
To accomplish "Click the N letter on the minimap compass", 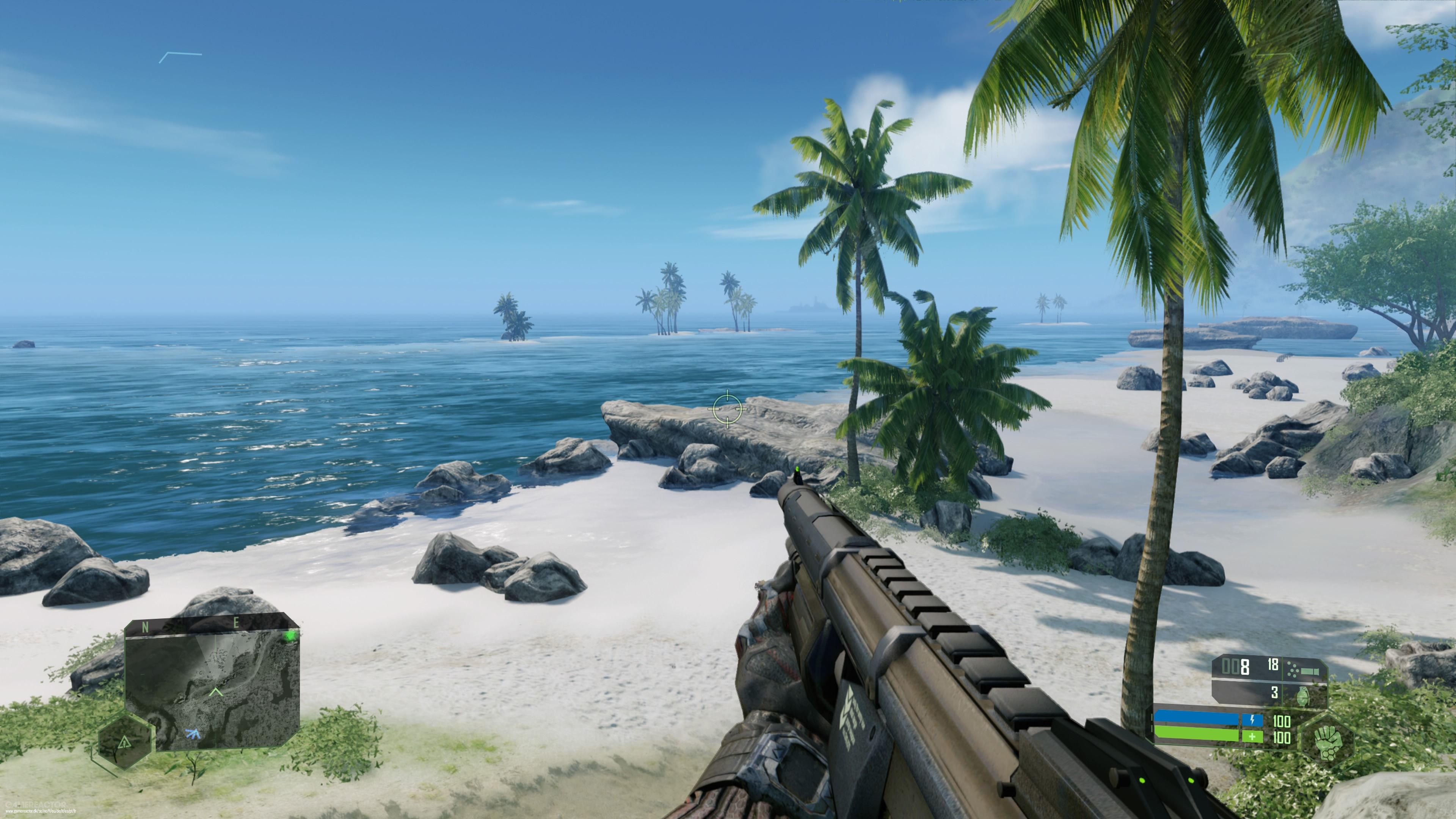I will [145, 626].
